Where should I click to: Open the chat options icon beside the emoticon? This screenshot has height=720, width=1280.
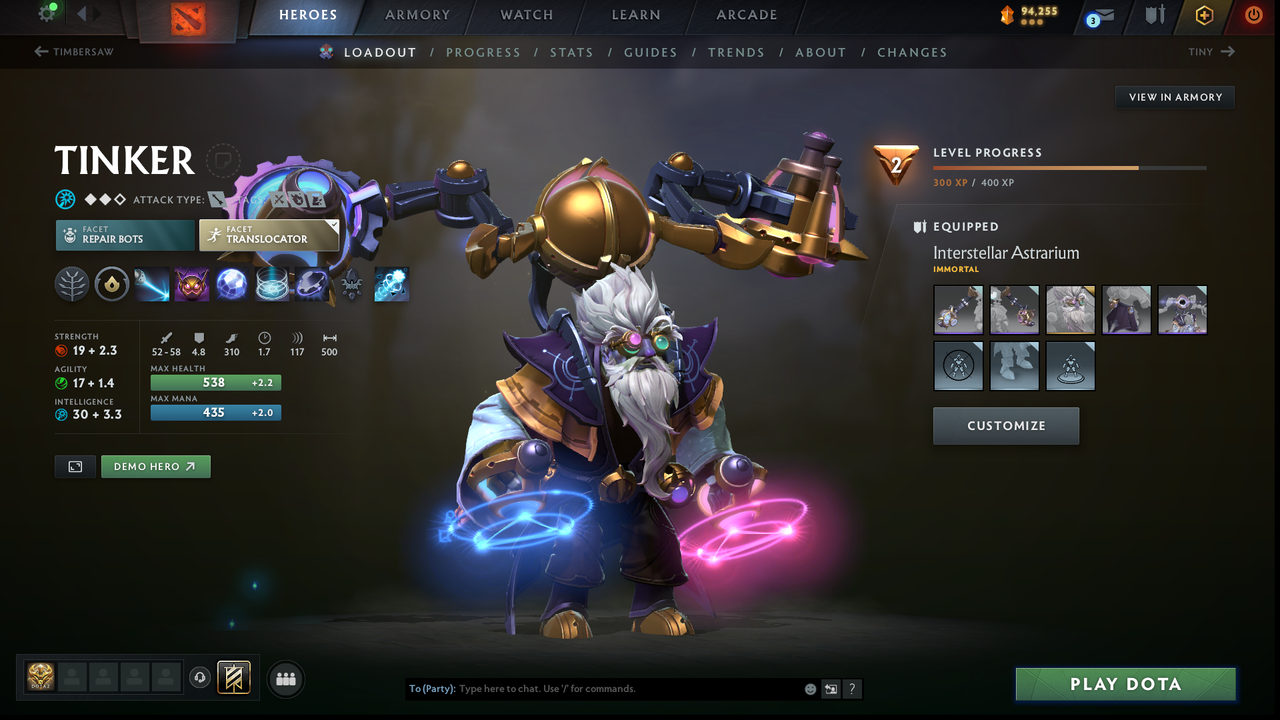coord(831,689)
